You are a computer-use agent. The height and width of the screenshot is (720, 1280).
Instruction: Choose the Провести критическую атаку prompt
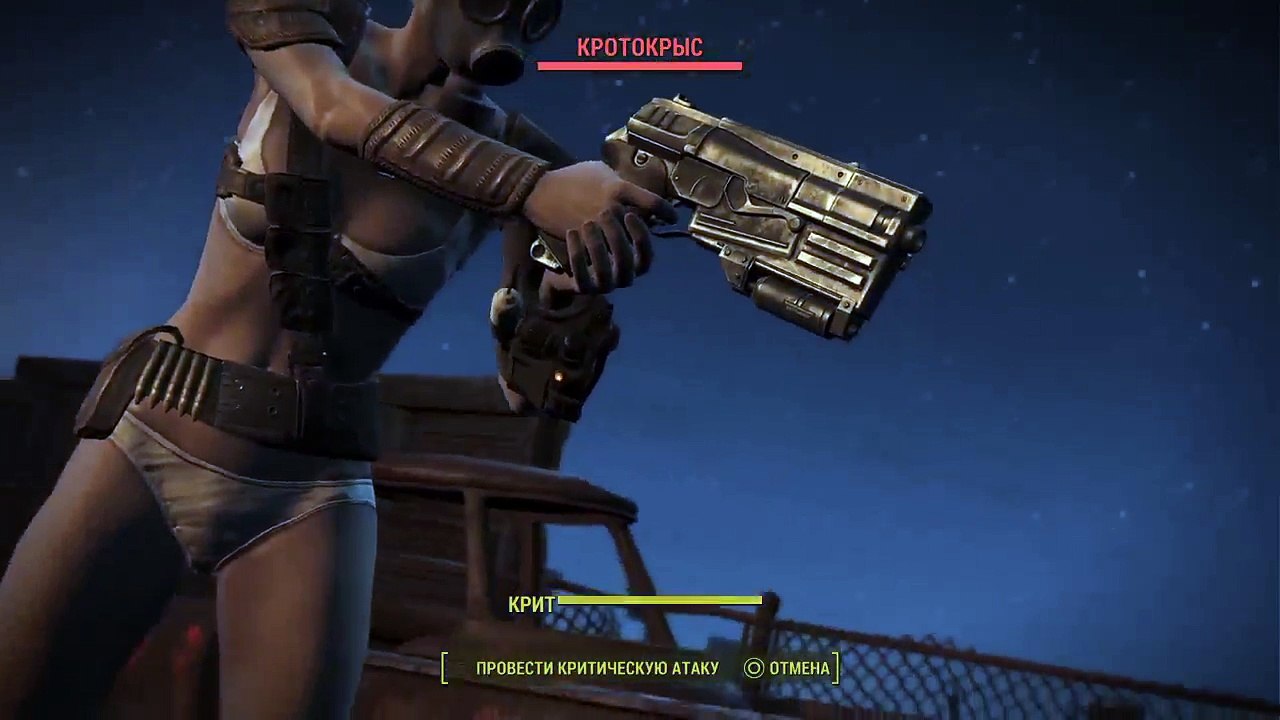coord(597,668)
